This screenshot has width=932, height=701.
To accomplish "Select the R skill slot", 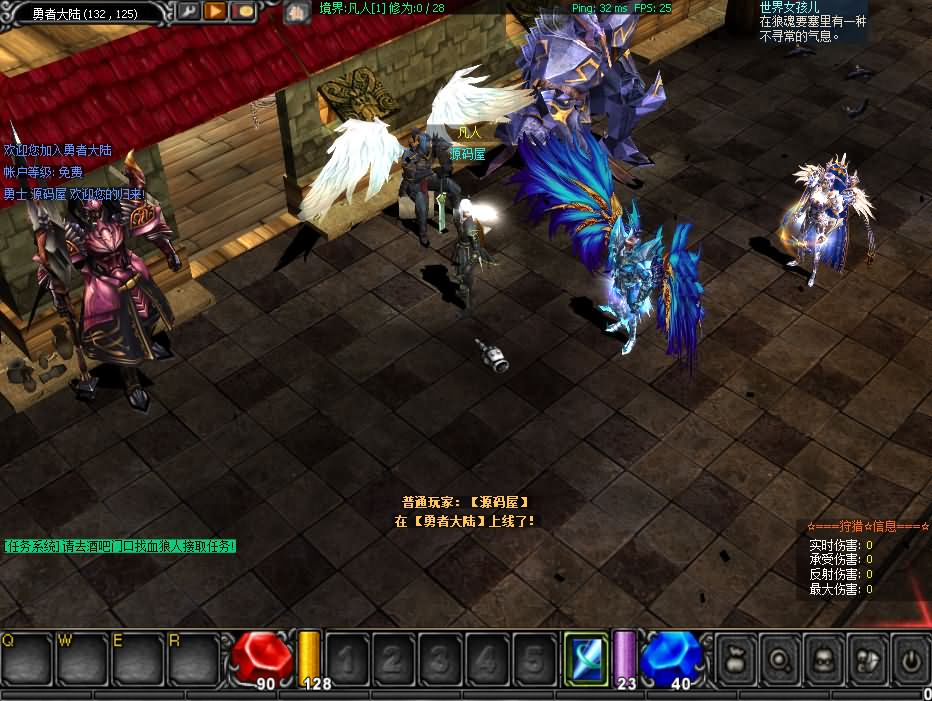I will (193, 658).
